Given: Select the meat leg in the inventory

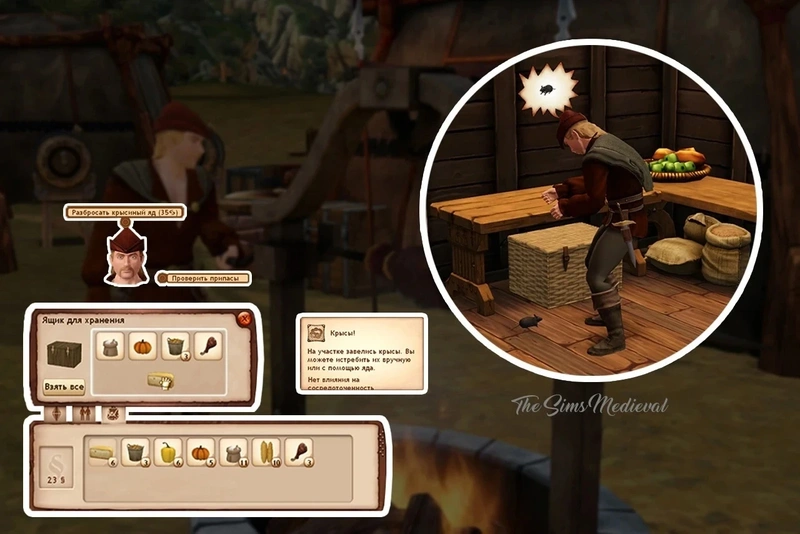Looking at the screenshot, I should point(299,453).
